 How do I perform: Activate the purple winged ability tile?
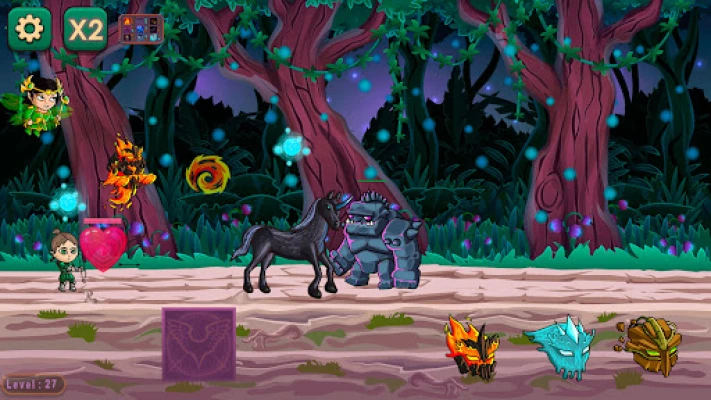point(199,343)
